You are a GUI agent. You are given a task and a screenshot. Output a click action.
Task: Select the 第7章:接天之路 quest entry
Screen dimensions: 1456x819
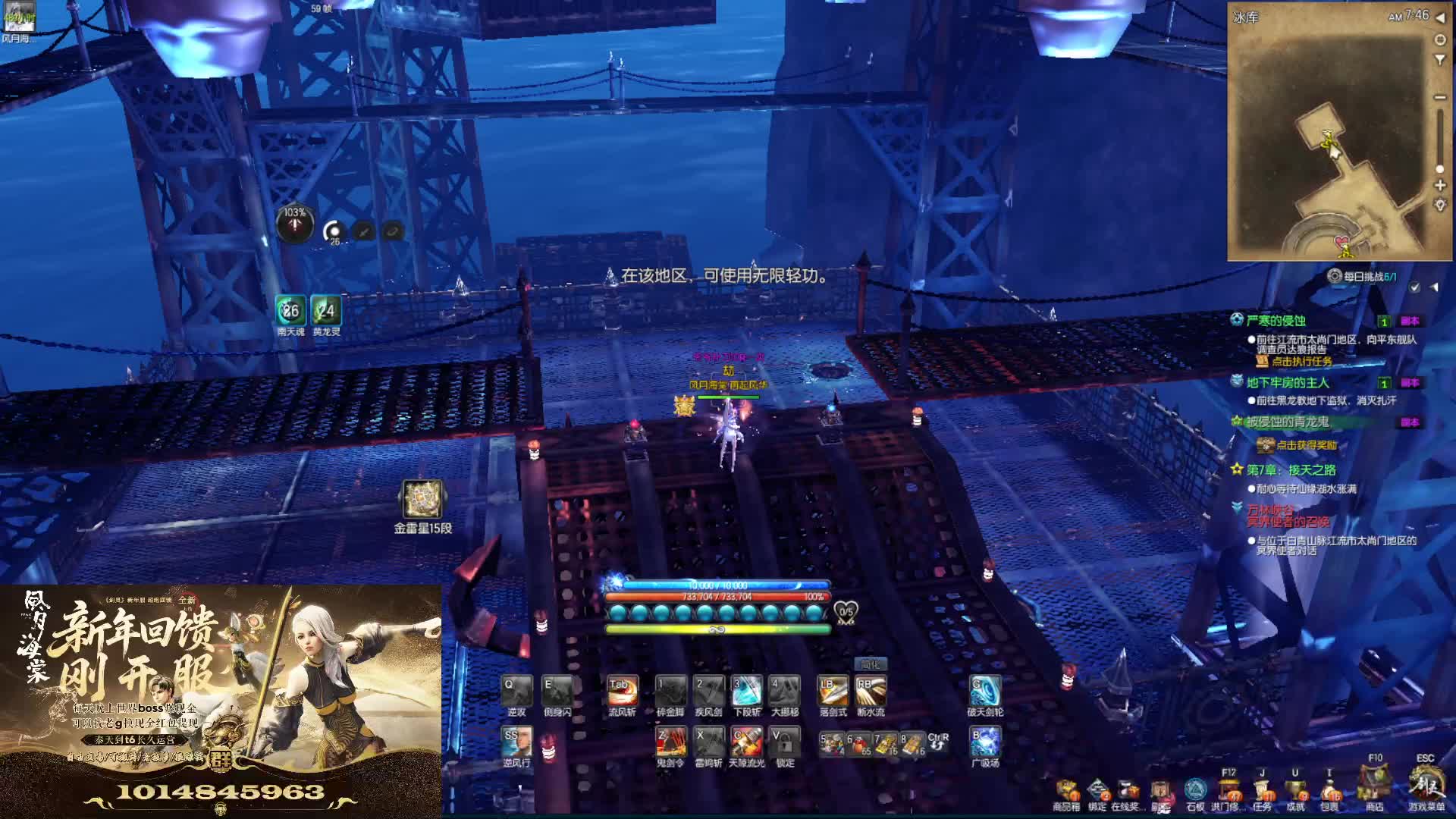[x=1291, y=470]
